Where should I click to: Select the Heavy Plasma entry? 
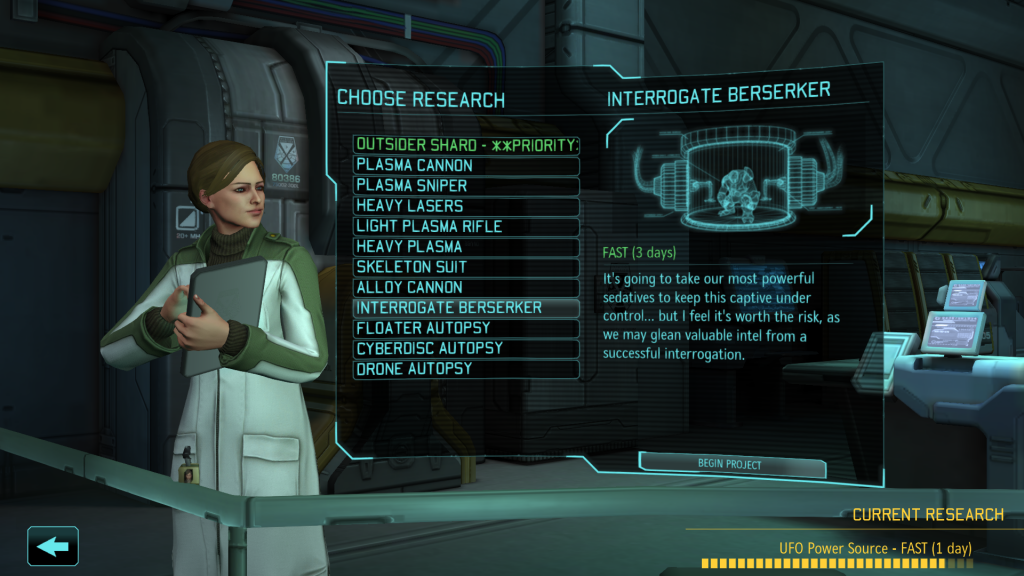(466, 247)
